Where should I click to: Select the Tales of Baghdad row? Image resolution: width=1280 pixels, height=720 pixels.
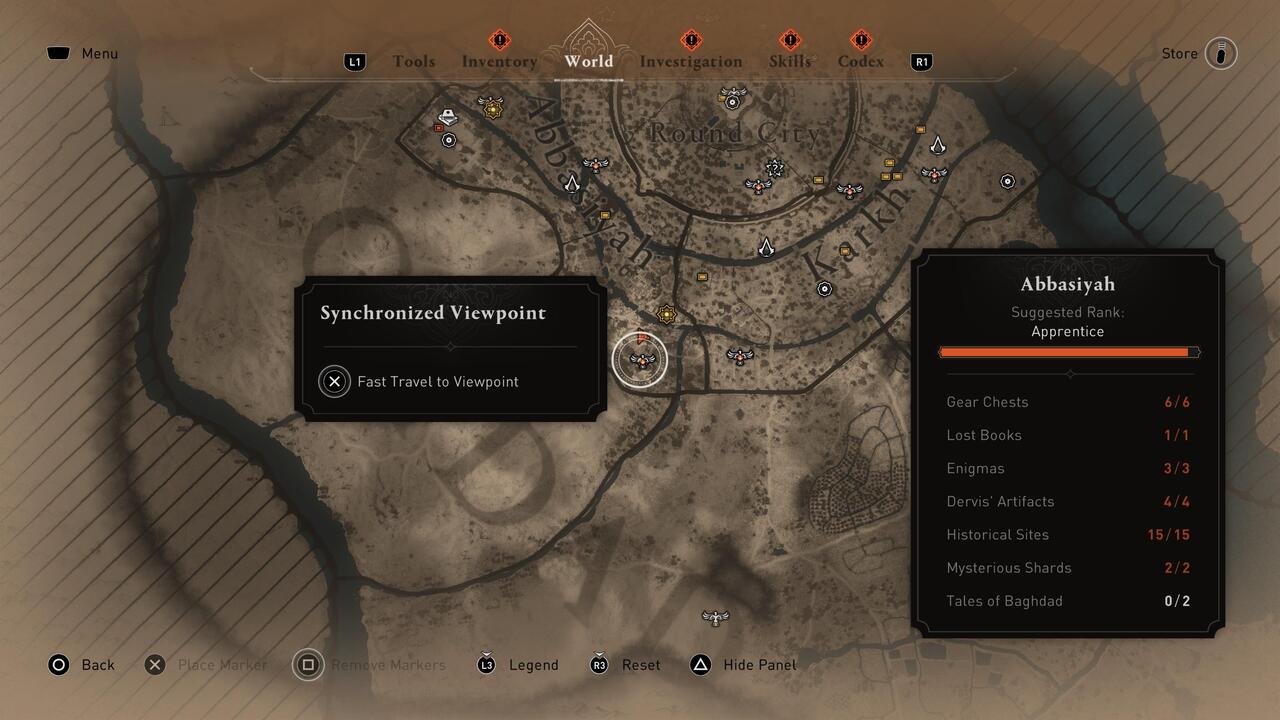(x=1068, y=601)
